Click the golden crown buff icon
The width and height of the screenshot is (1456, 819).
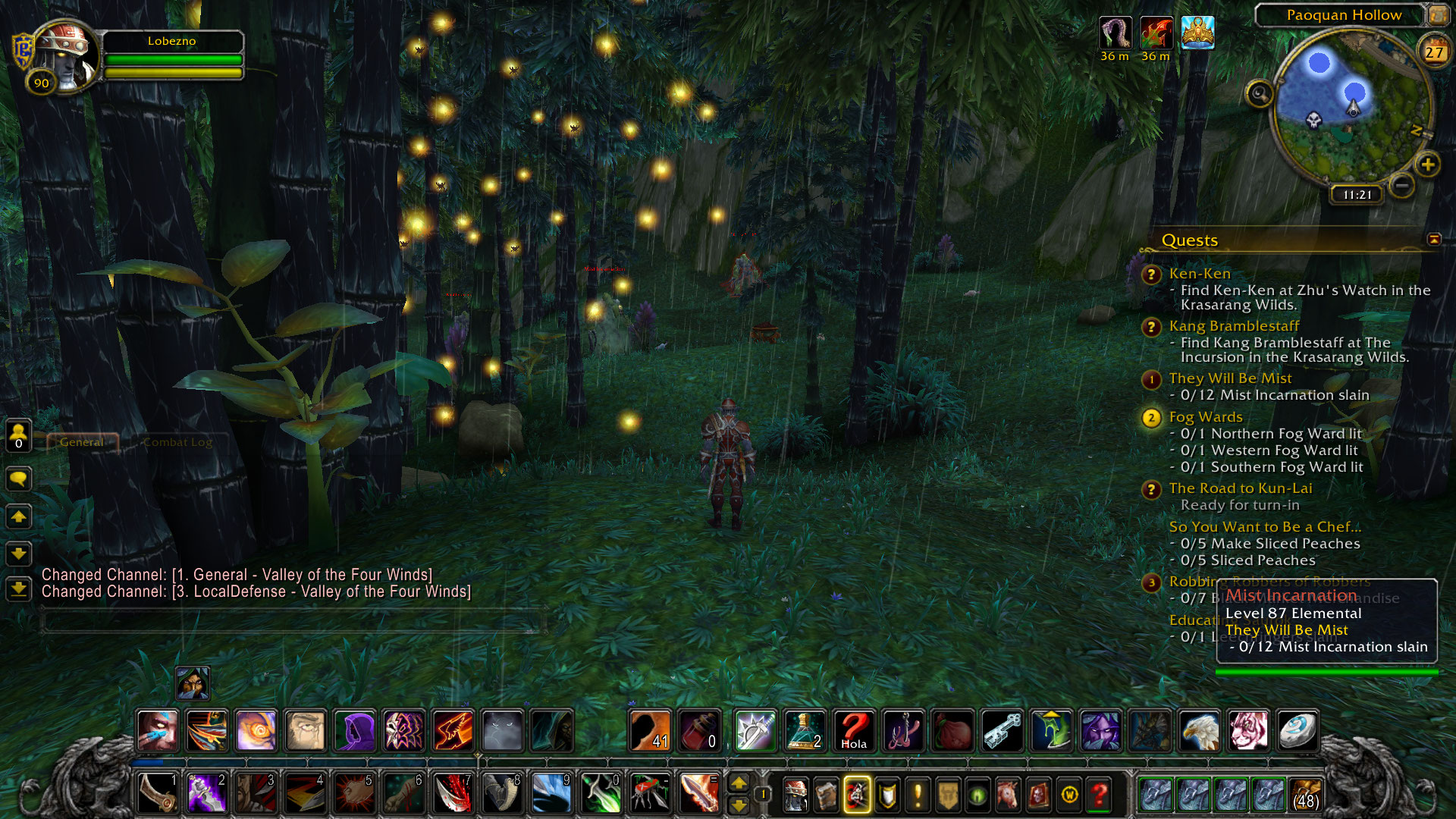tap(1197, 33)
